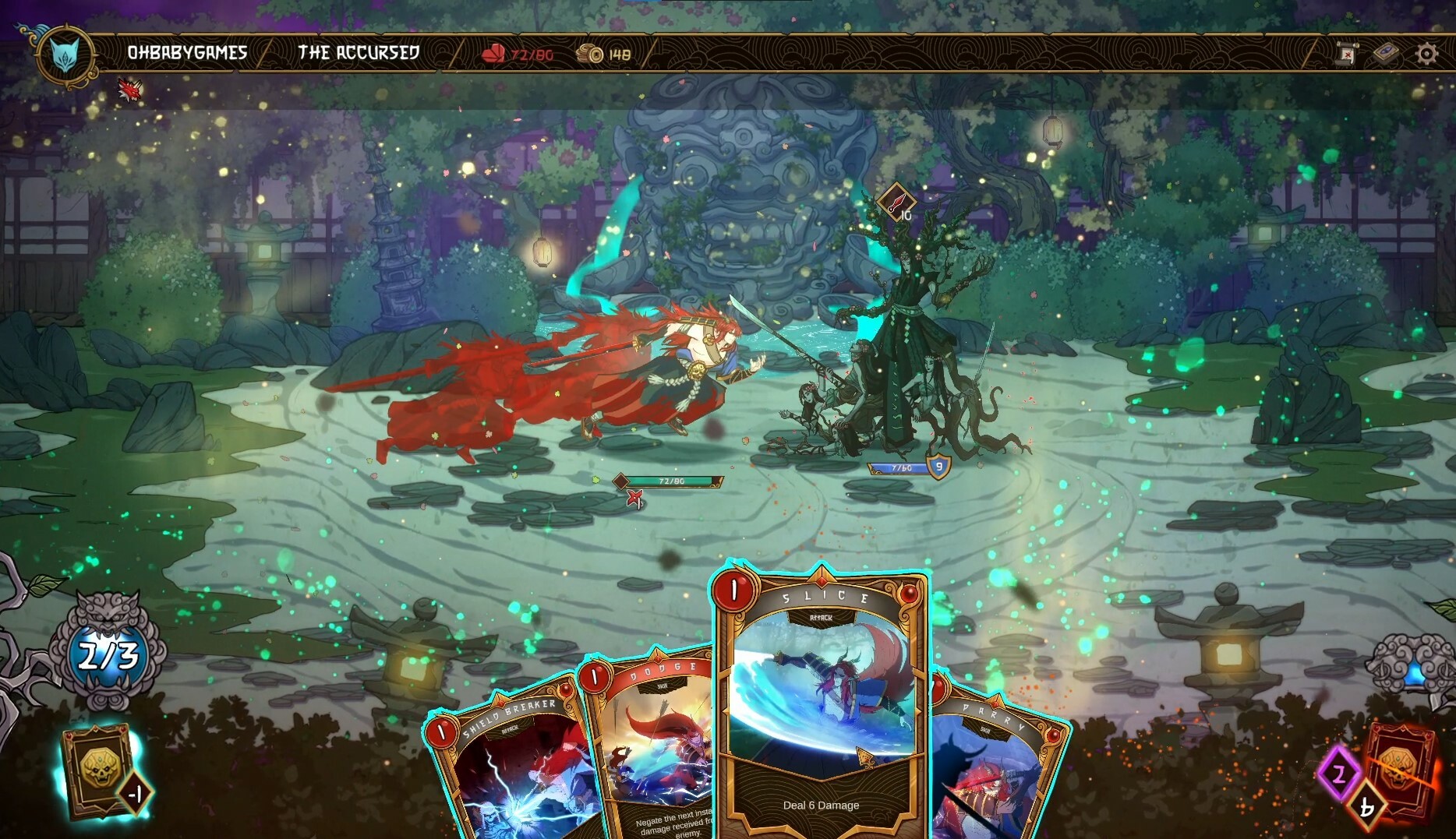
Task: Click the purple diamond showing 2
Action: (1338, 774)
